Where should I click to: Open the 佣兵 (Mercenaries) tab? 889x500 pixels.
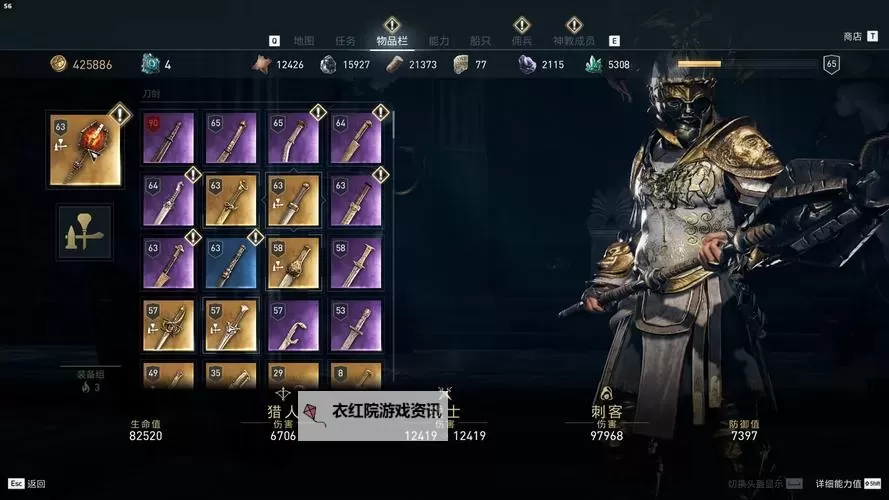pyautogui.click(x=521, y=41)
